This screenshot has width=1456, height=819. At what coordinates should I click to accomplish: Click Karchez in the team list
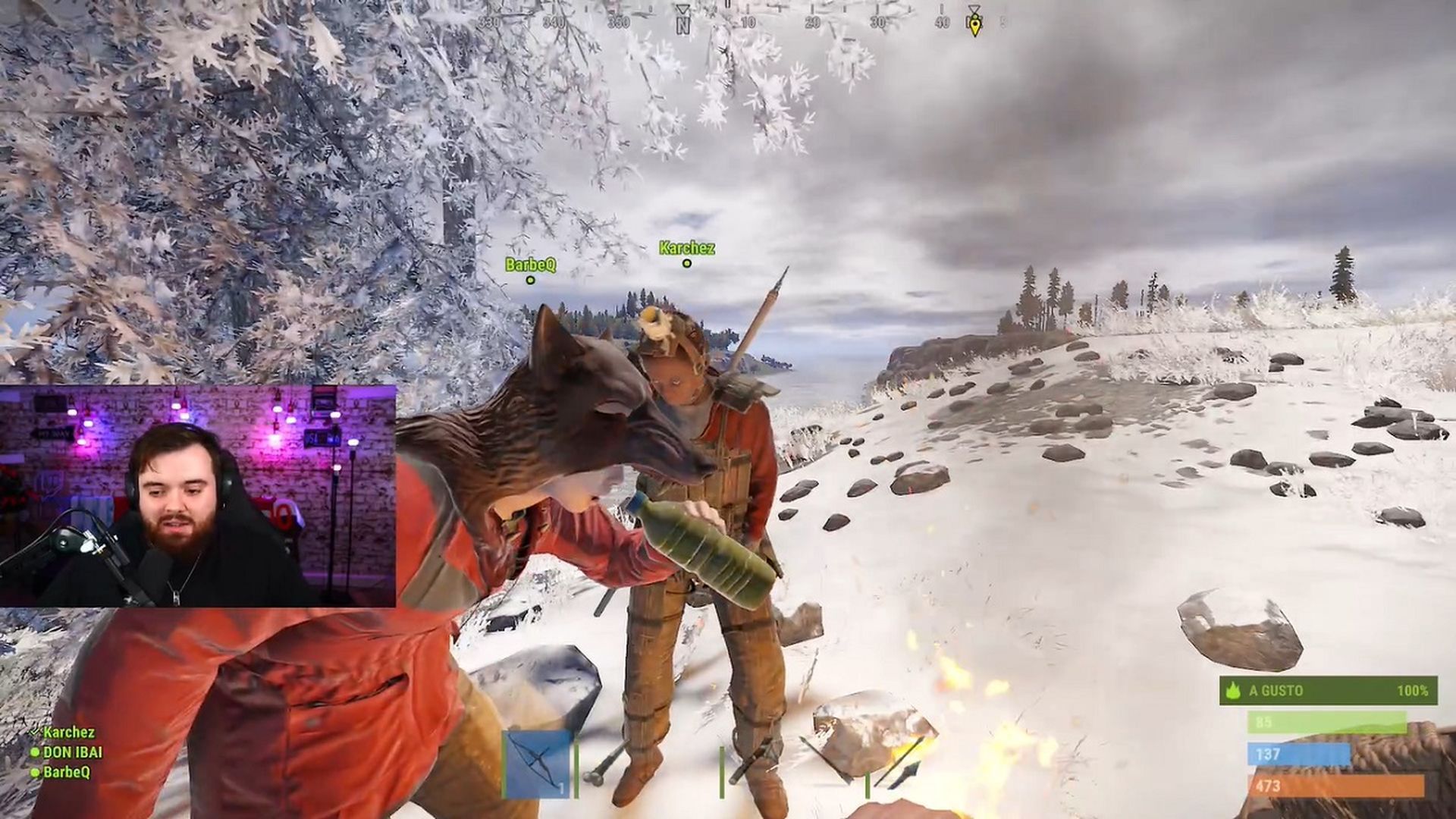click(68, 733)
